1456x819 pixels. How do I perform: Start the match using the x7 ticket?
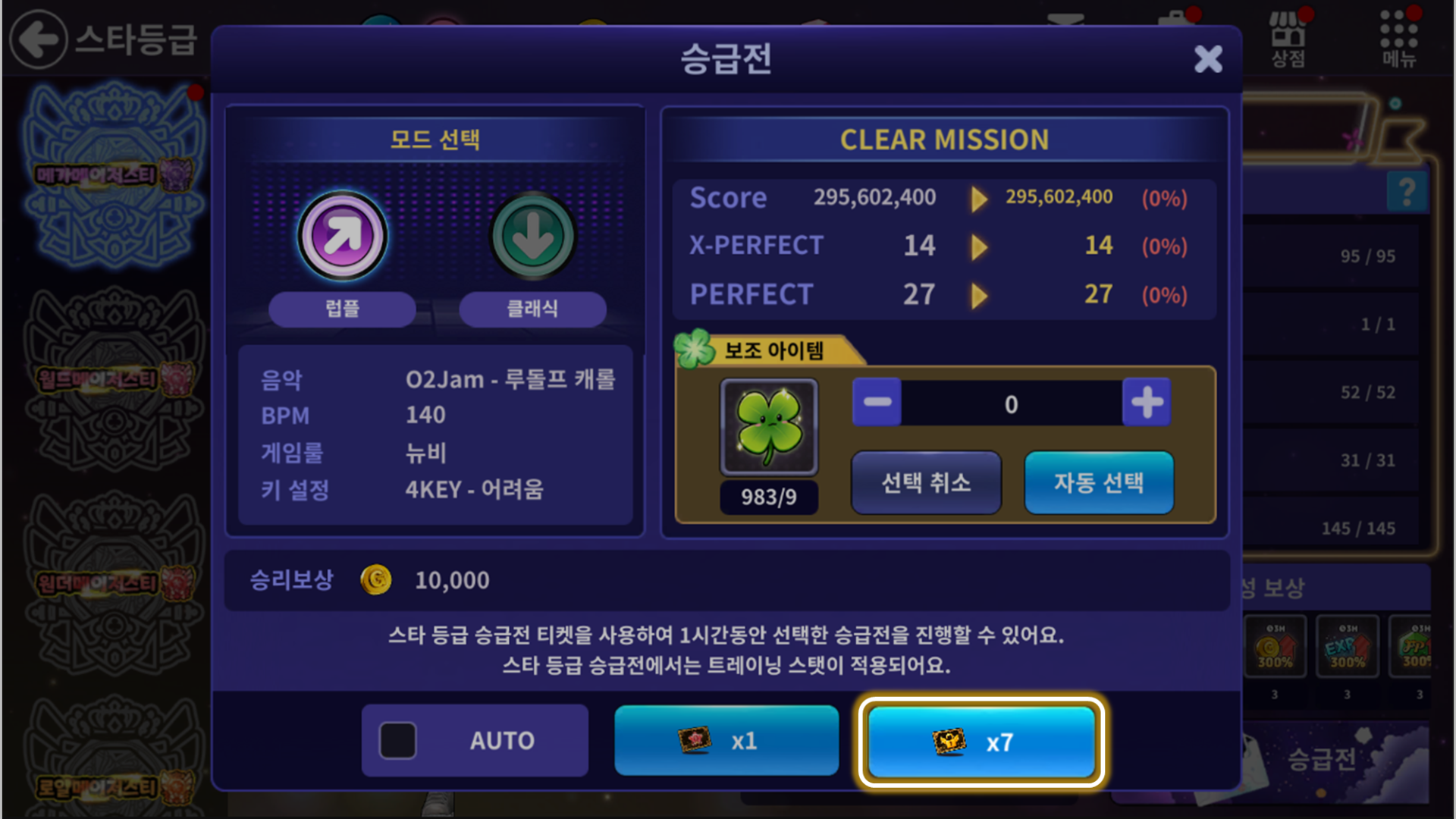(x=981, y=742)
